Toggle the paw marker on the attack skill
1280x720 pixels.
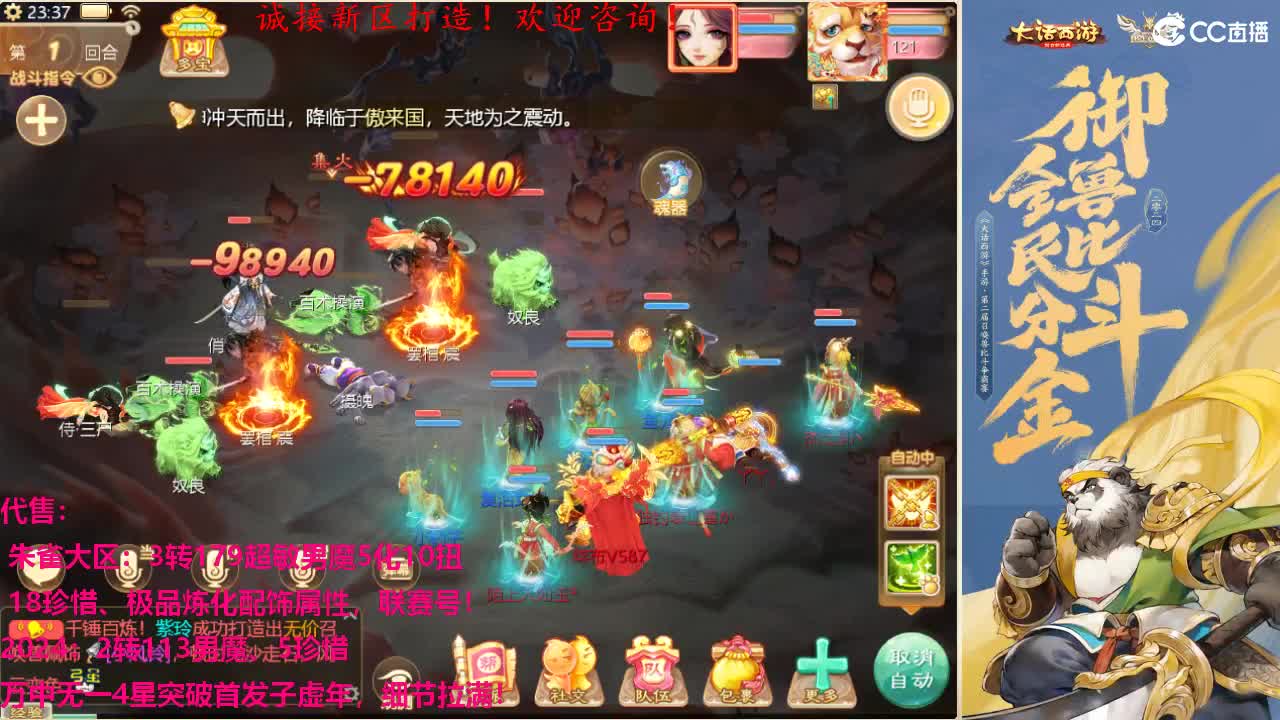pyautogui.click(x=932, y=519)
